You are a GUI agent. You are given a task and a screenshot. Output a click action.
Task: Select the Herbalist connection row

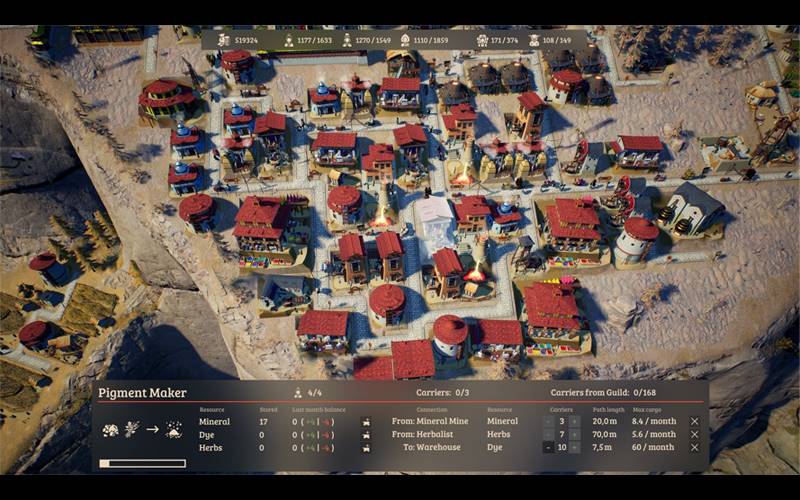(423, 435)
